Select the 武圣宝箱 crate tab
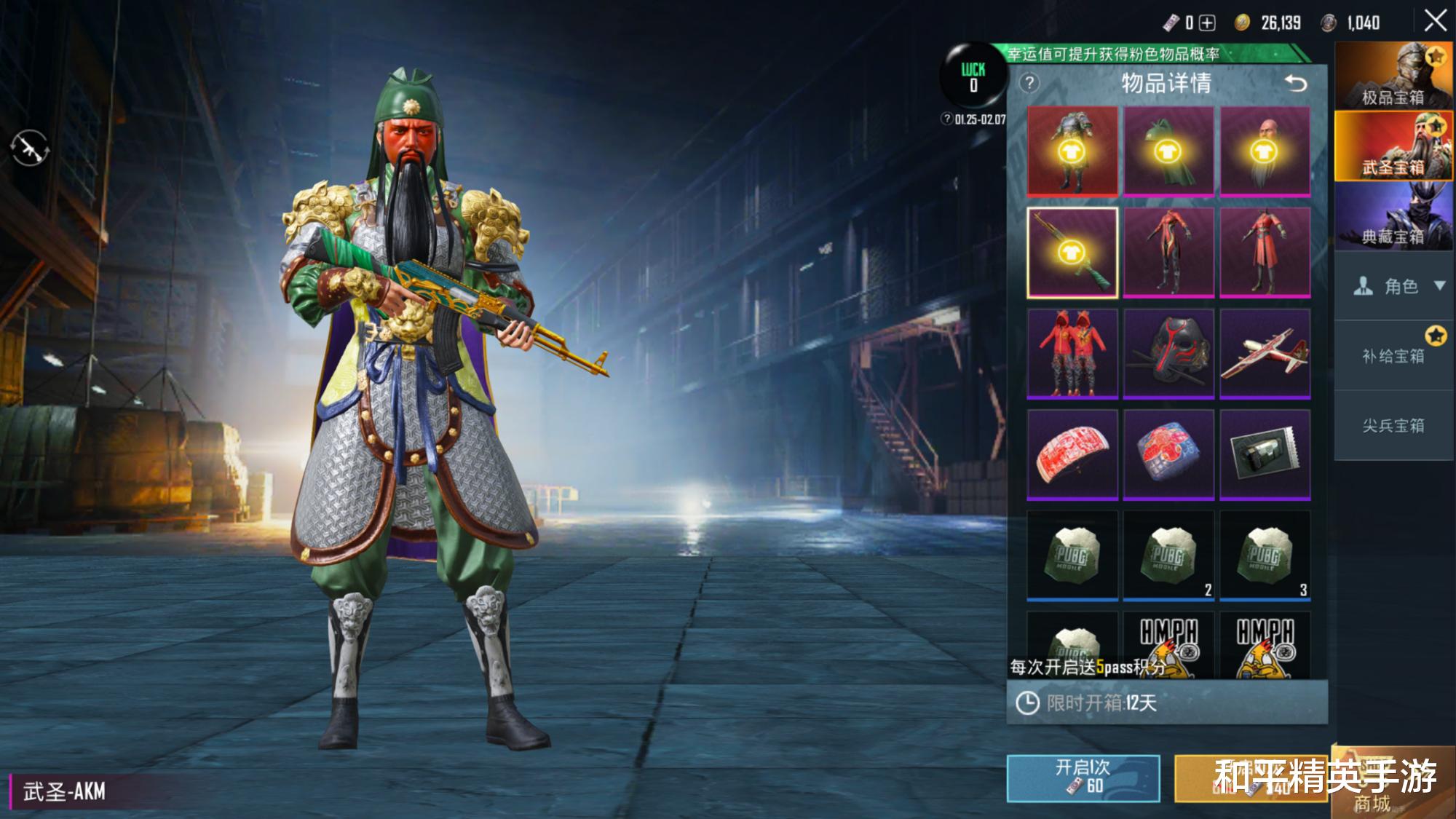Image resolution: width=1456 pixels, height=819 pixels. pyautogui.click(x=1393, y=146)
